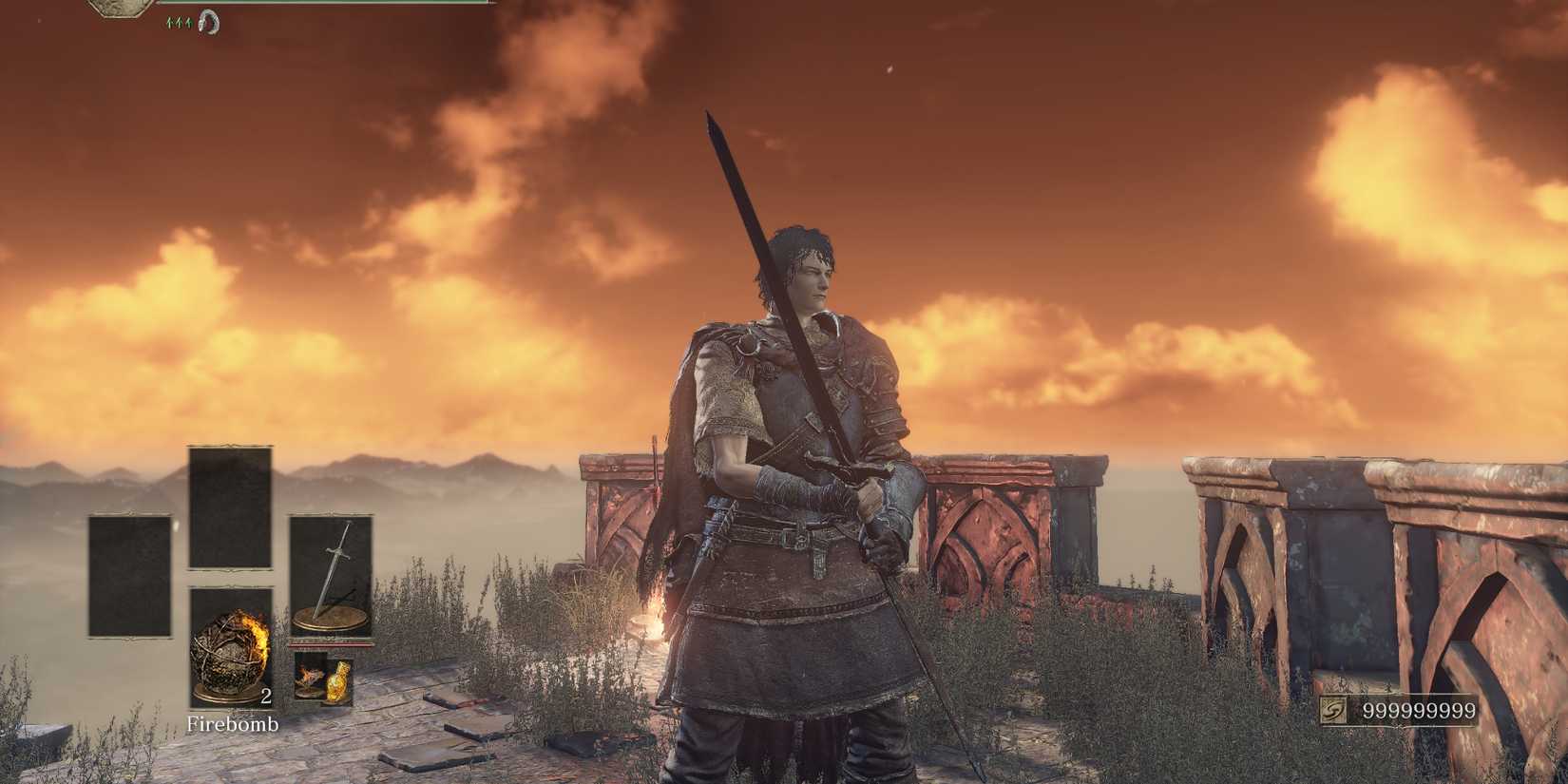Select the Longsword right-hand weapon icon
This screenshot has height=784, width=1568.
click(x=331, y=576)
